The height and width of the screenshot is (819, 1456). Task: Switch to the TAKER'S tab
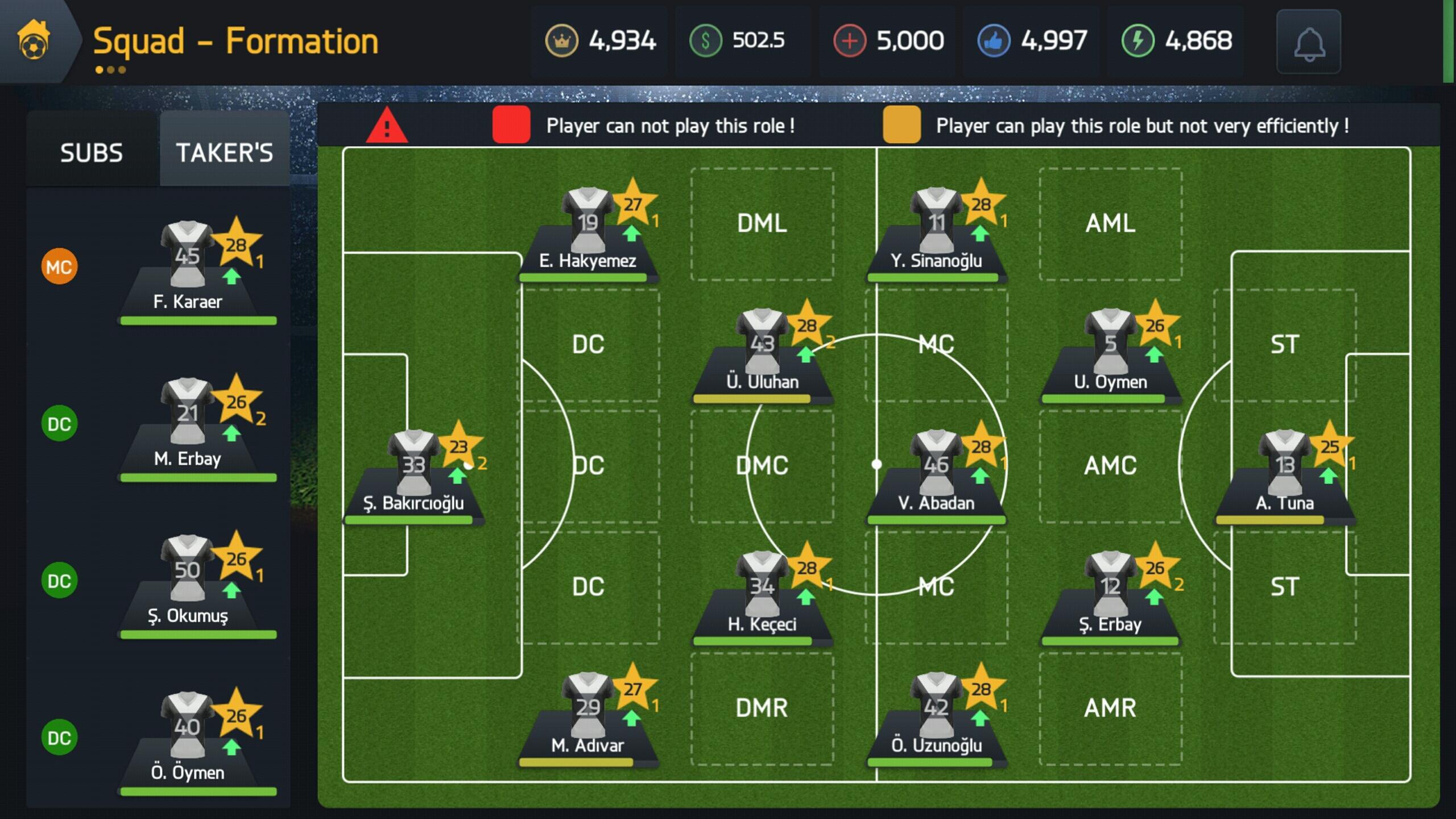tap(224, 152)
